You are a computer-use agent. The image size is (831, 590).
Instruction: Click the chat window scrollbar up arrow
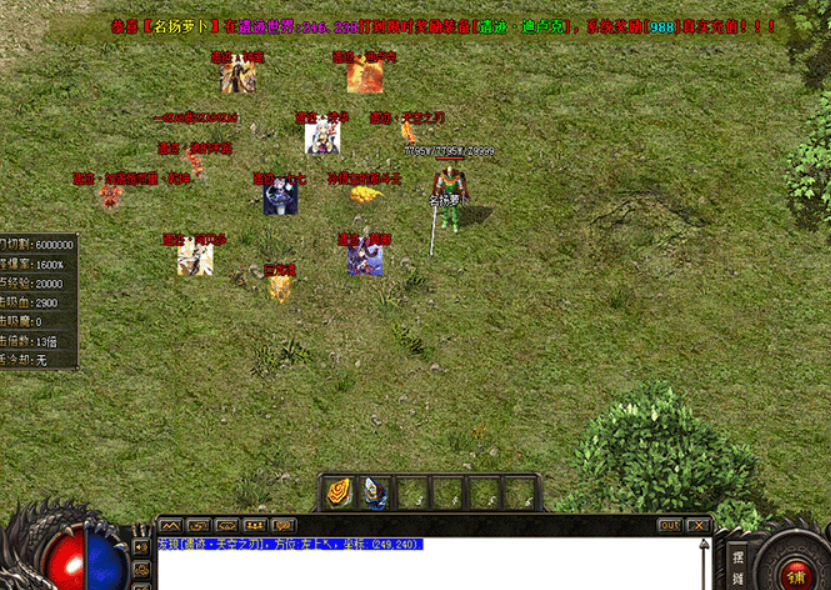[704, 546]
